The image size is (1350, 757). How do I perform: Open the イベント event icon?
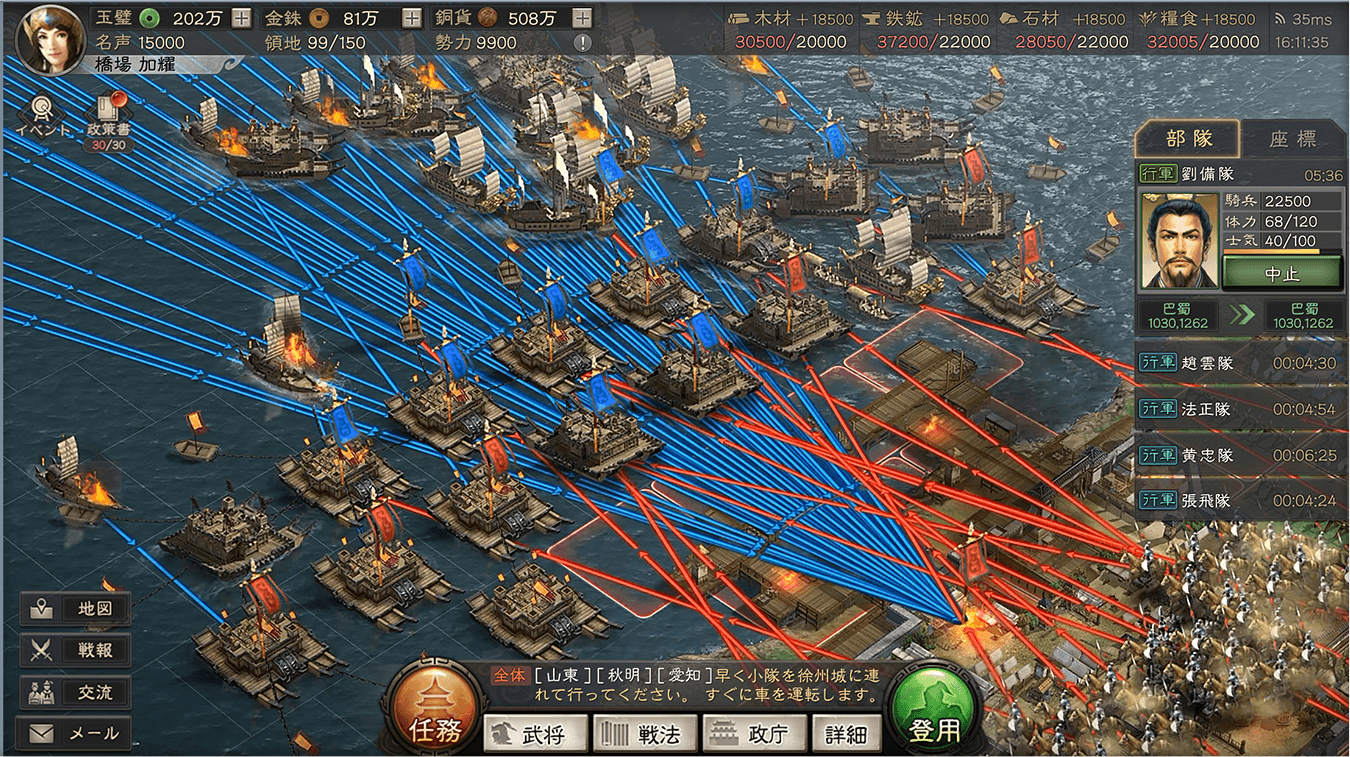click(x=42, y=115)
